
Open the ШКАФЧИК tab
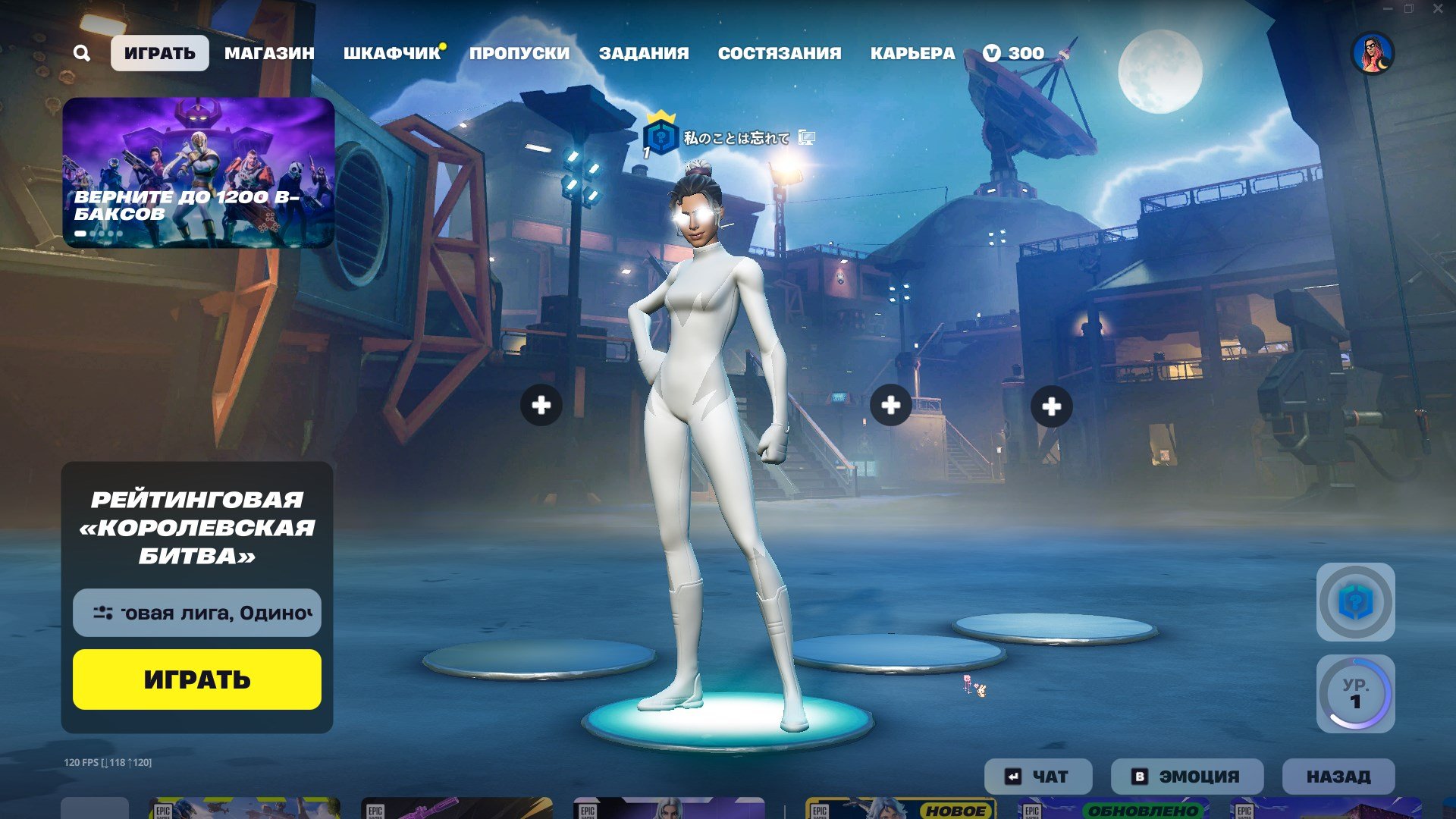pos(391,53)
